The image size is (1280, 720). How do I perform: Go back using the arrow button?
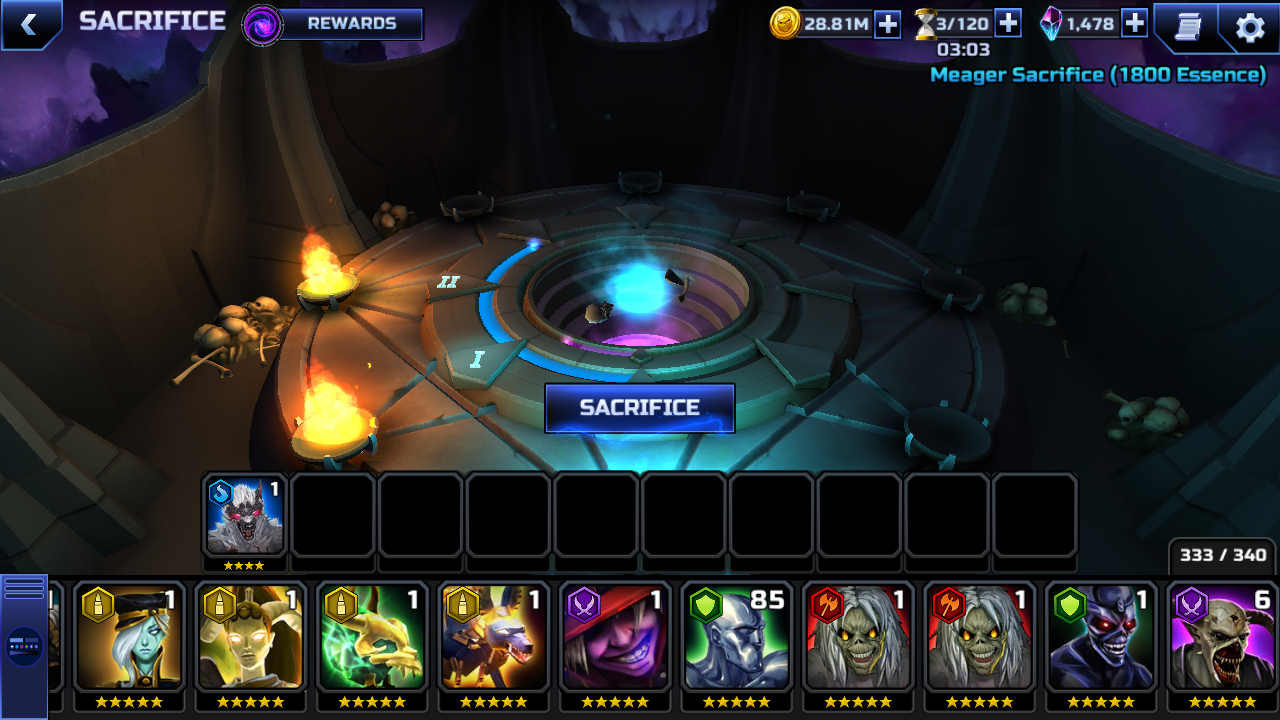click(29, 25)
